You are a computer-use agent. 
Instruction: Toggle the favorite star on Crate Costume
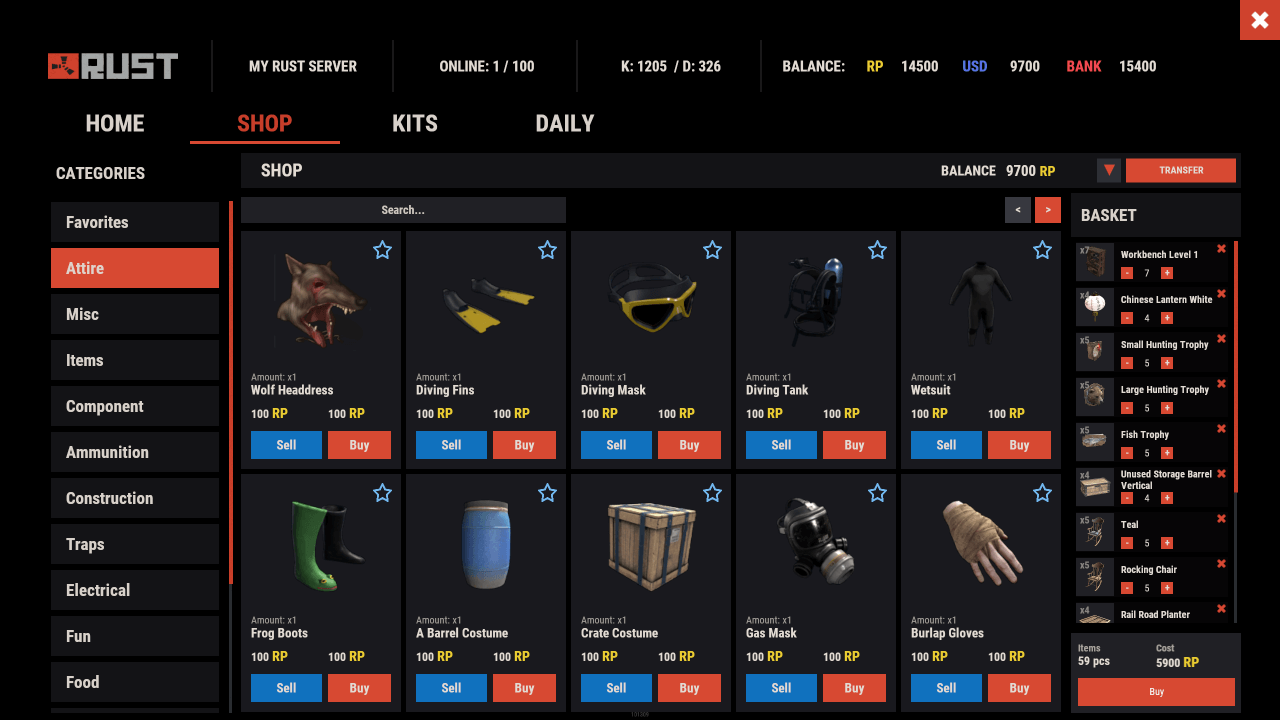point(712,493)
